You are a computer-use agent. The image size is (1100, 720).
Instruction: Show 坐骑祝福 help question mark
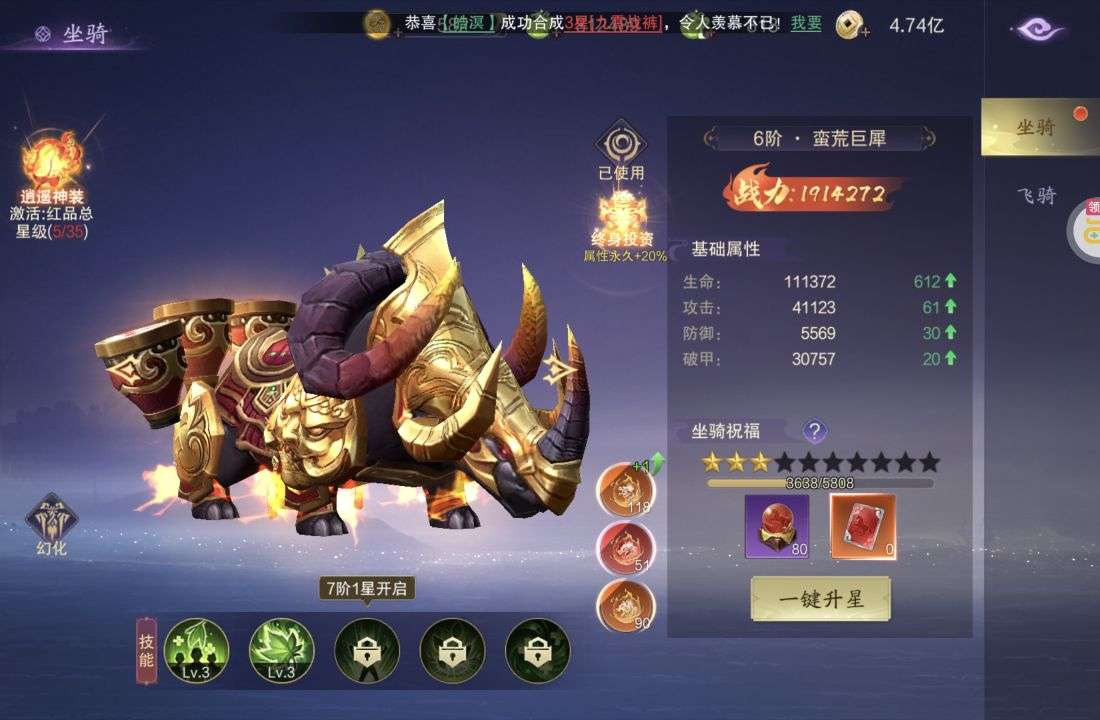coord(815,431)
